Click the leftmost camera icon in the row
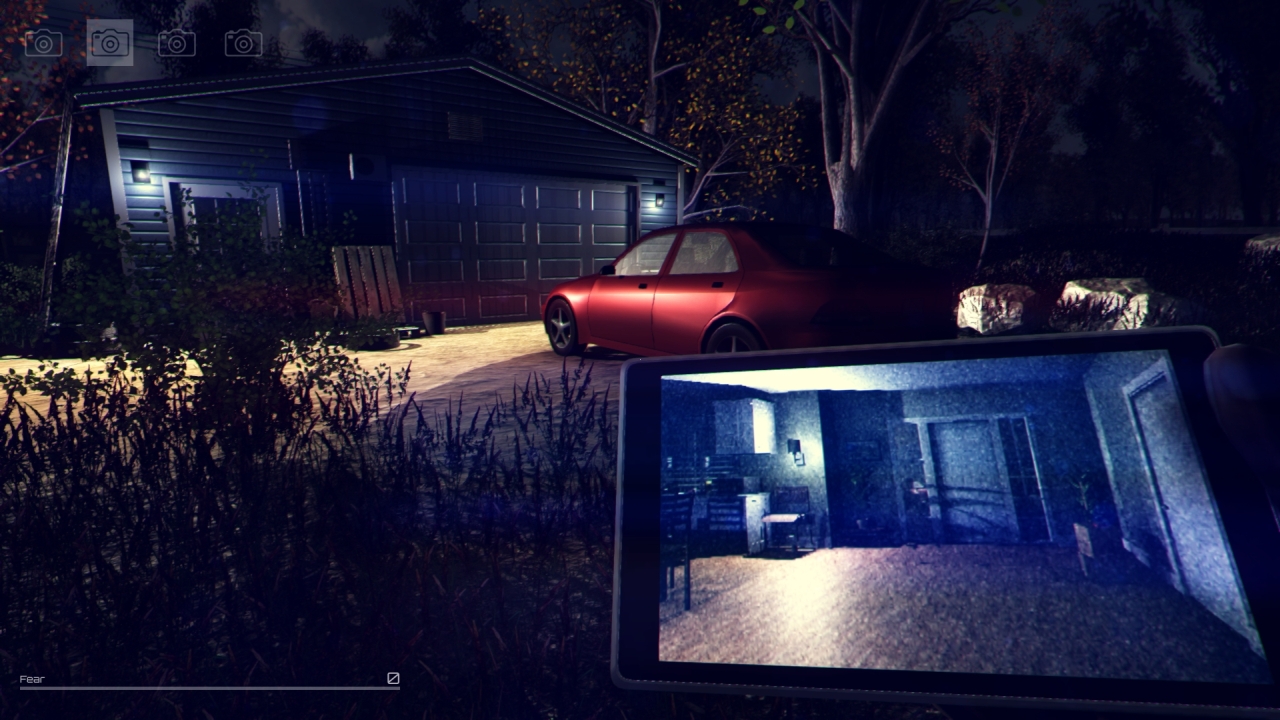This screenshot has height=720, width=1280. pyautogui.click(x=43, y=44)
